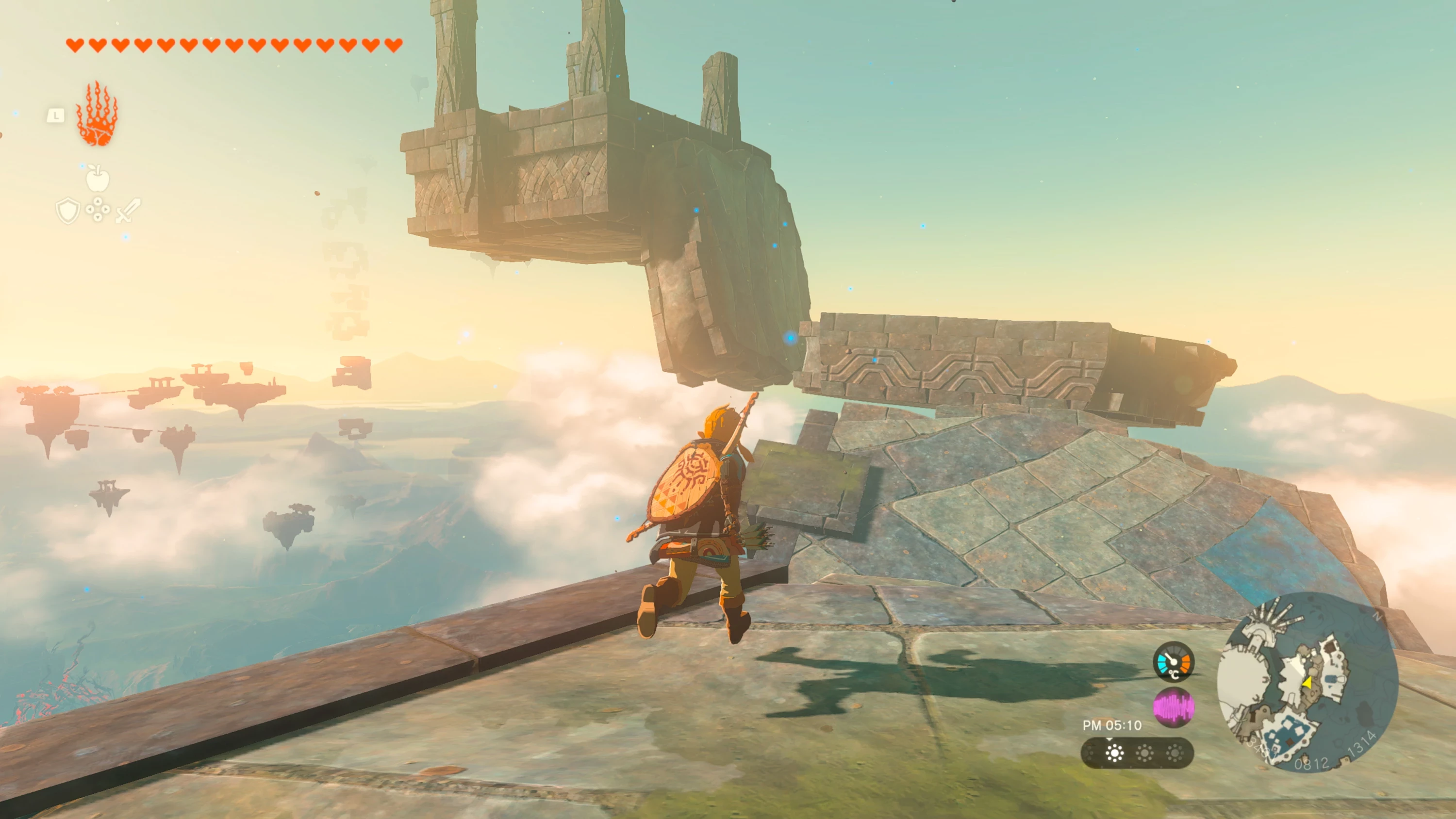This screenshot has height=819, width=1456.
Task: Click the L button prompt to toggle abilities
Action: point(56,115)
